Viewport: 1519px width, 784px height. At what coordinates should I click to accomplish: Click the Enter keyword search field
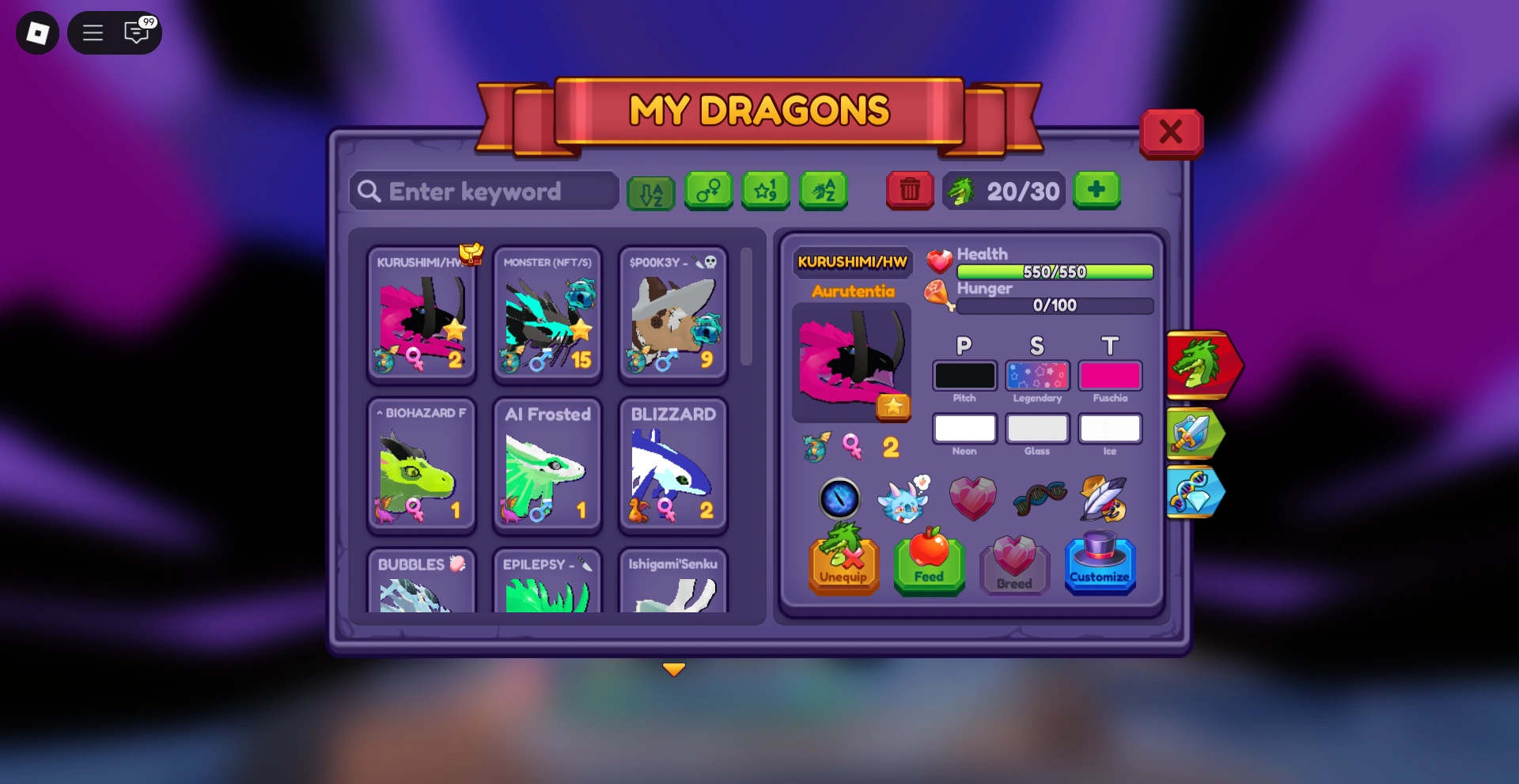pyautogui.click(x=483, y=191)
